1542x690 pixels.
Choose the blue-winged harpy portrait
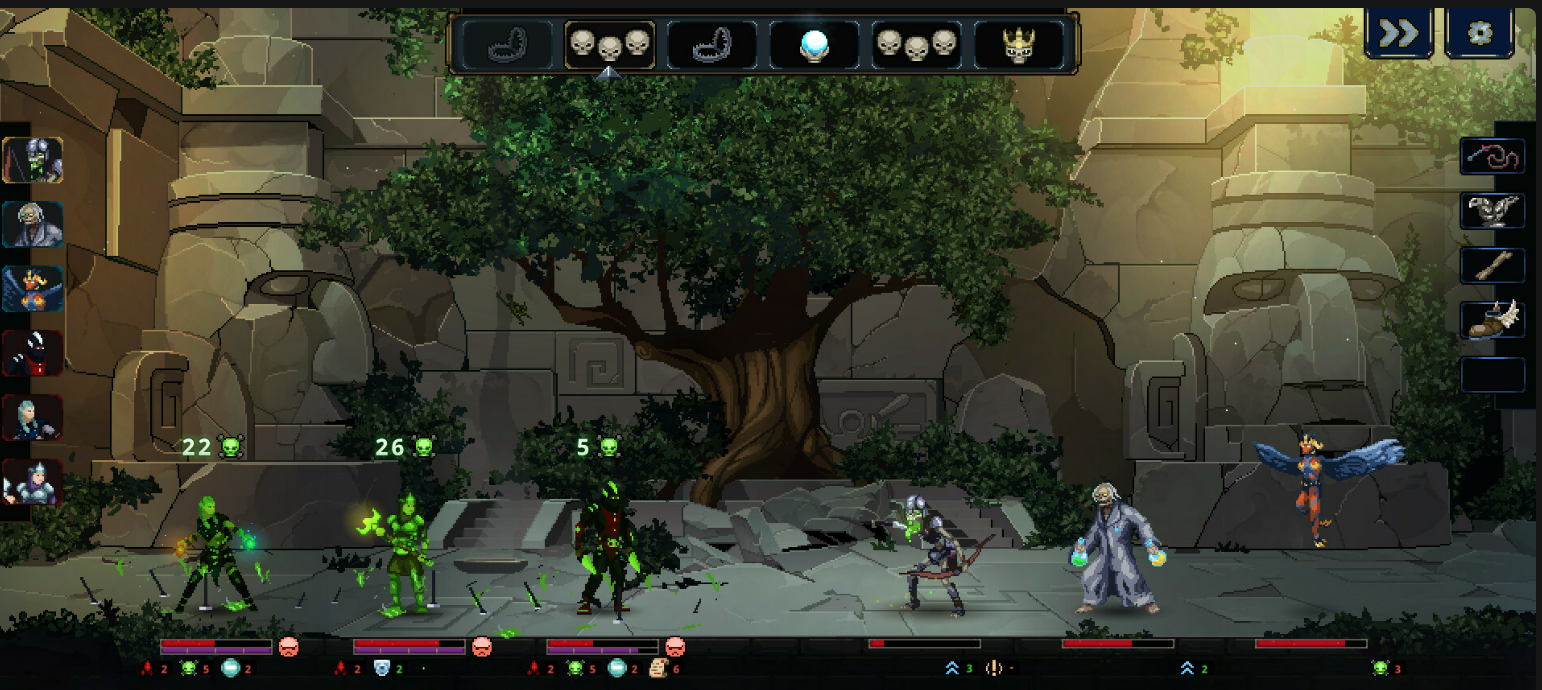33,288
